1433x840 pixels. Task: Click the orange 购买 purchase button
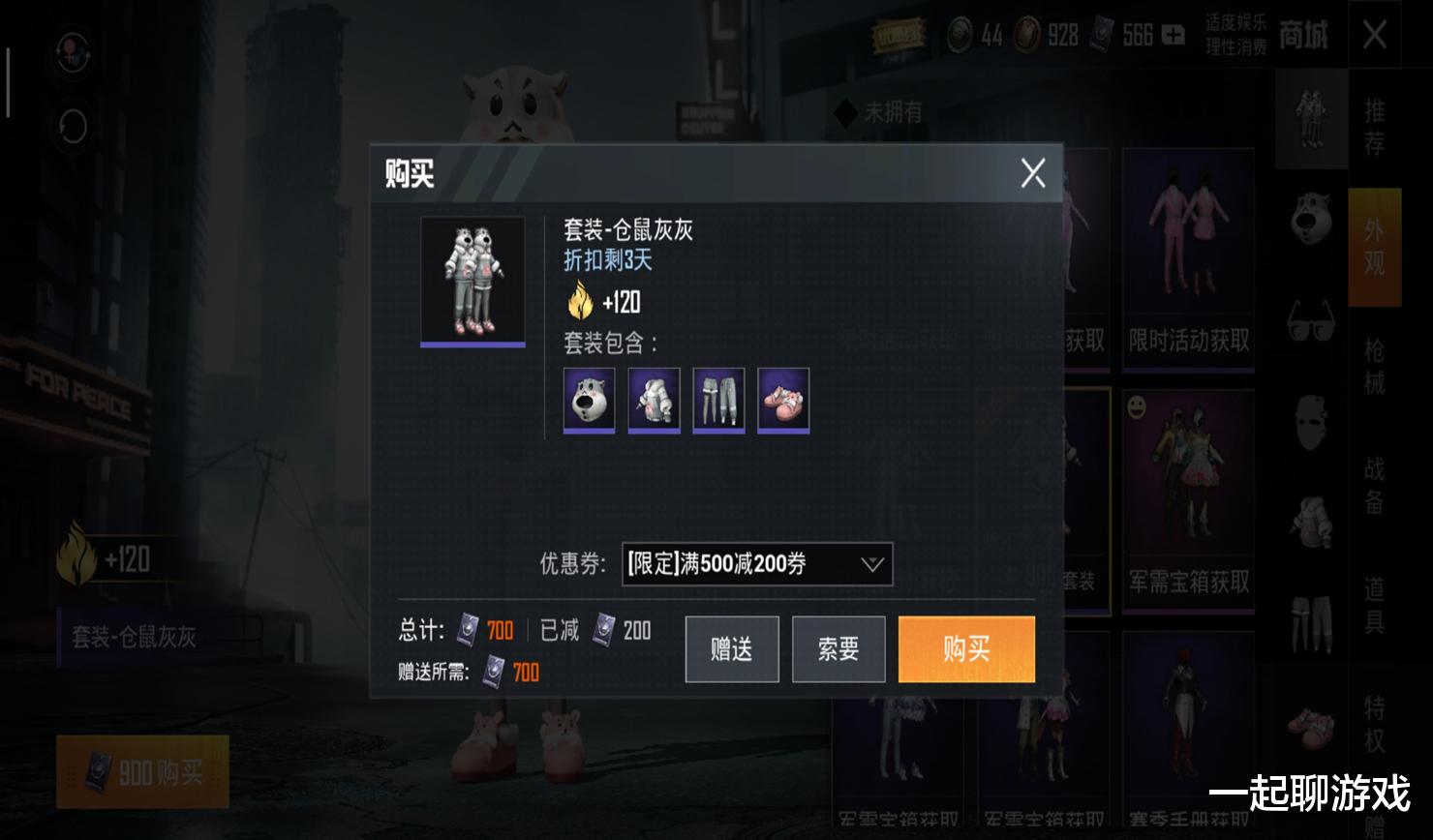pyautogui.click(x=965, y=649)
